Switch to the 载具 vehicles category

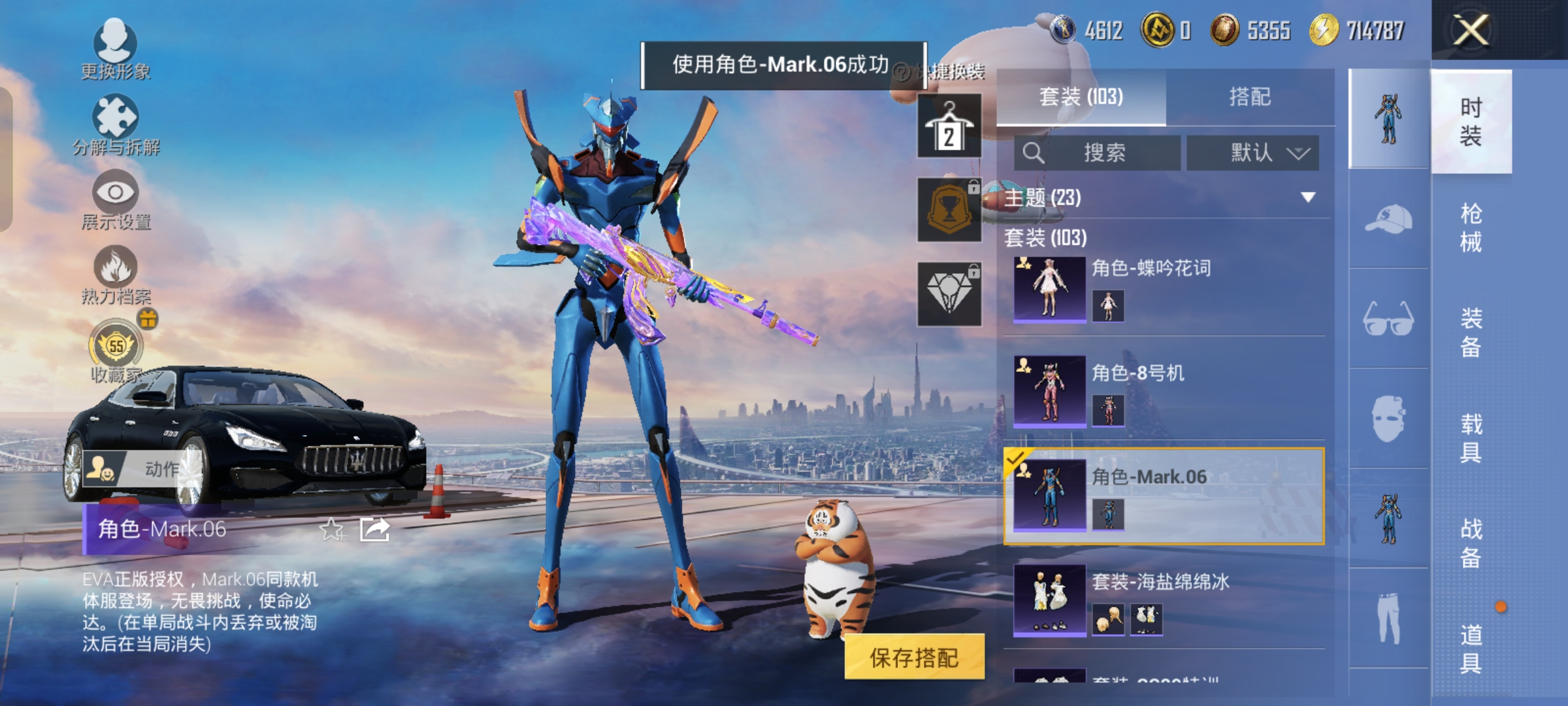coord(1471,438)
